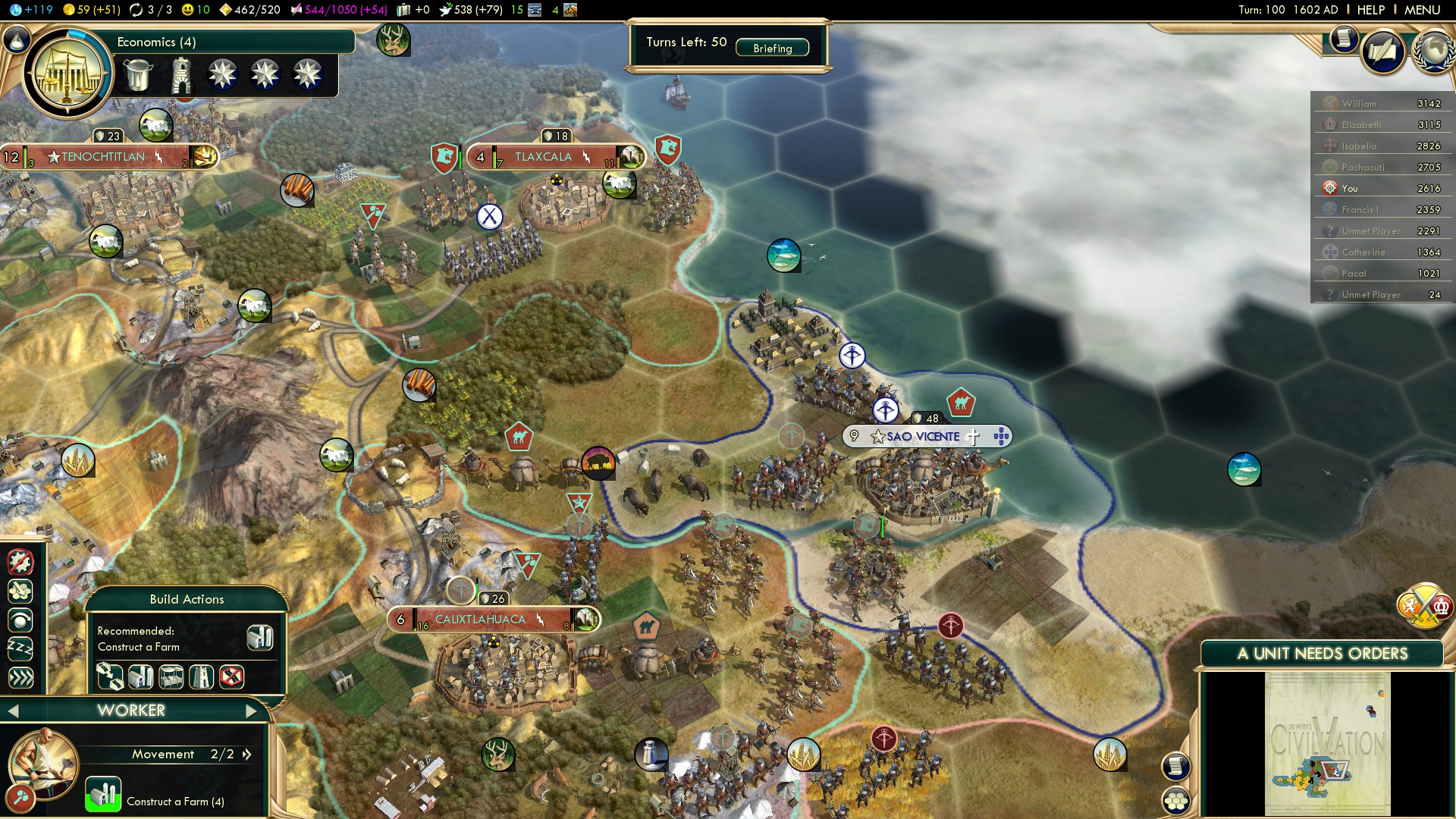Image resolution: width=1456 pixels, height=819 pixels.
Task: Toggle the hex grid minimap option
Action: pos(1175,801)
